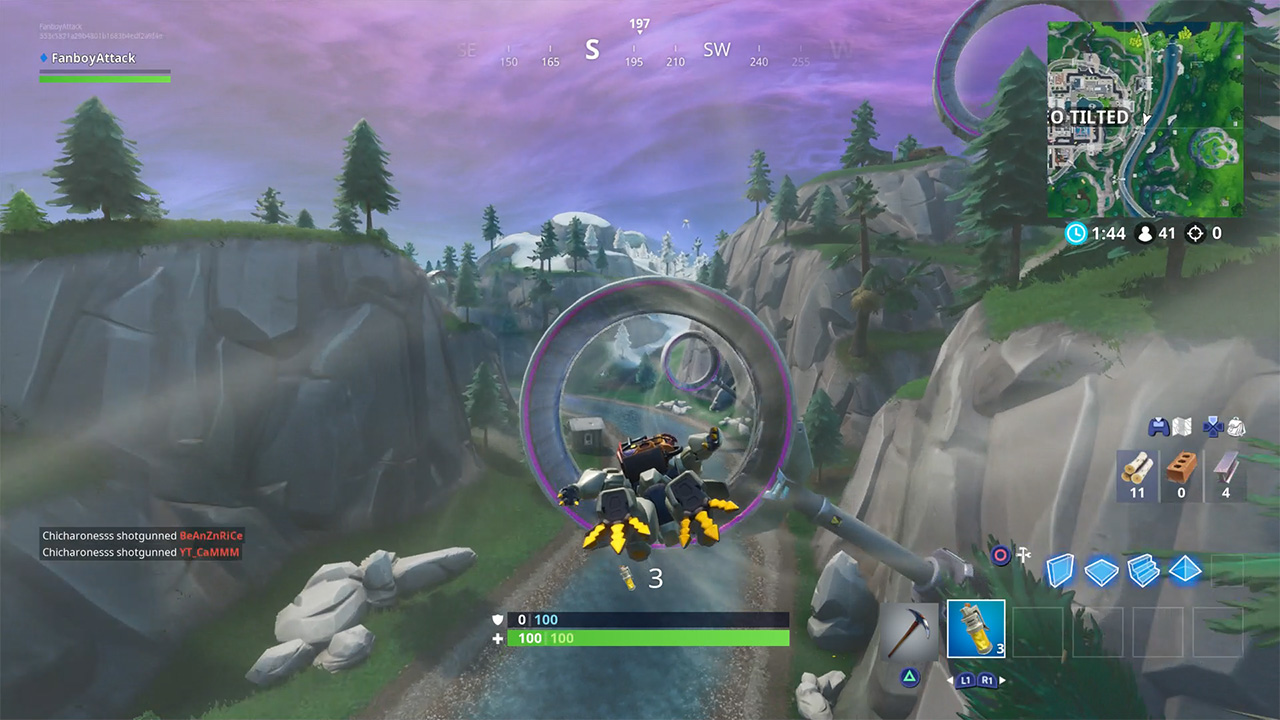Click the right arrow beside R1
This screenshot has width=1280, height=720.
[1003, 680]
